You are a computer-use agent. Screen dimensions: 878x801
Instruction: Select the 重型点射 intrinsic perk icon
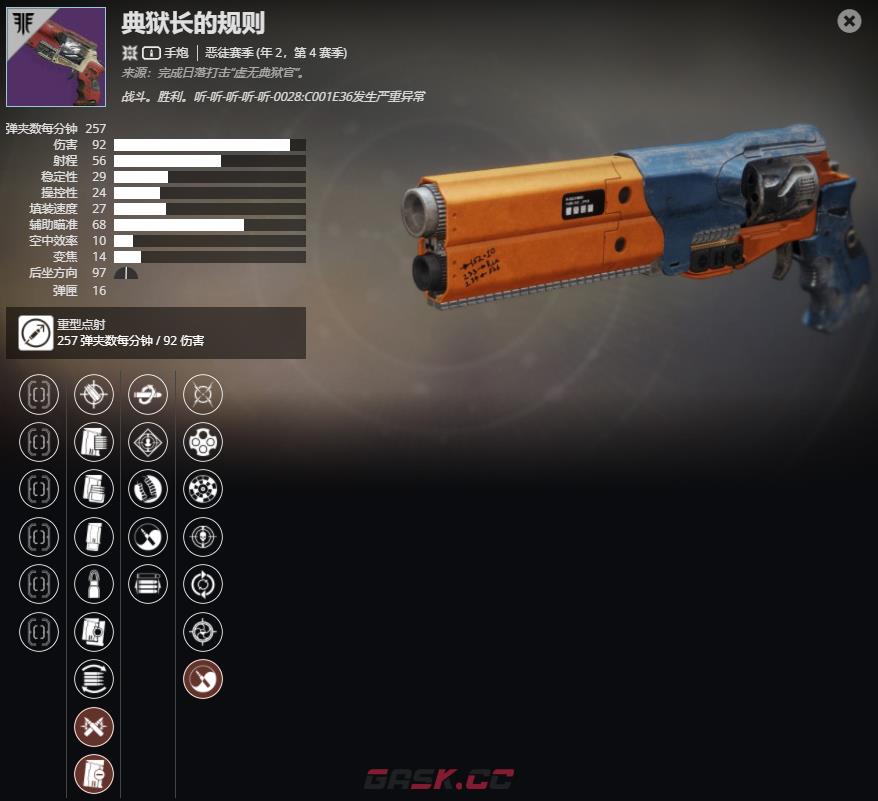pos(36,332)
